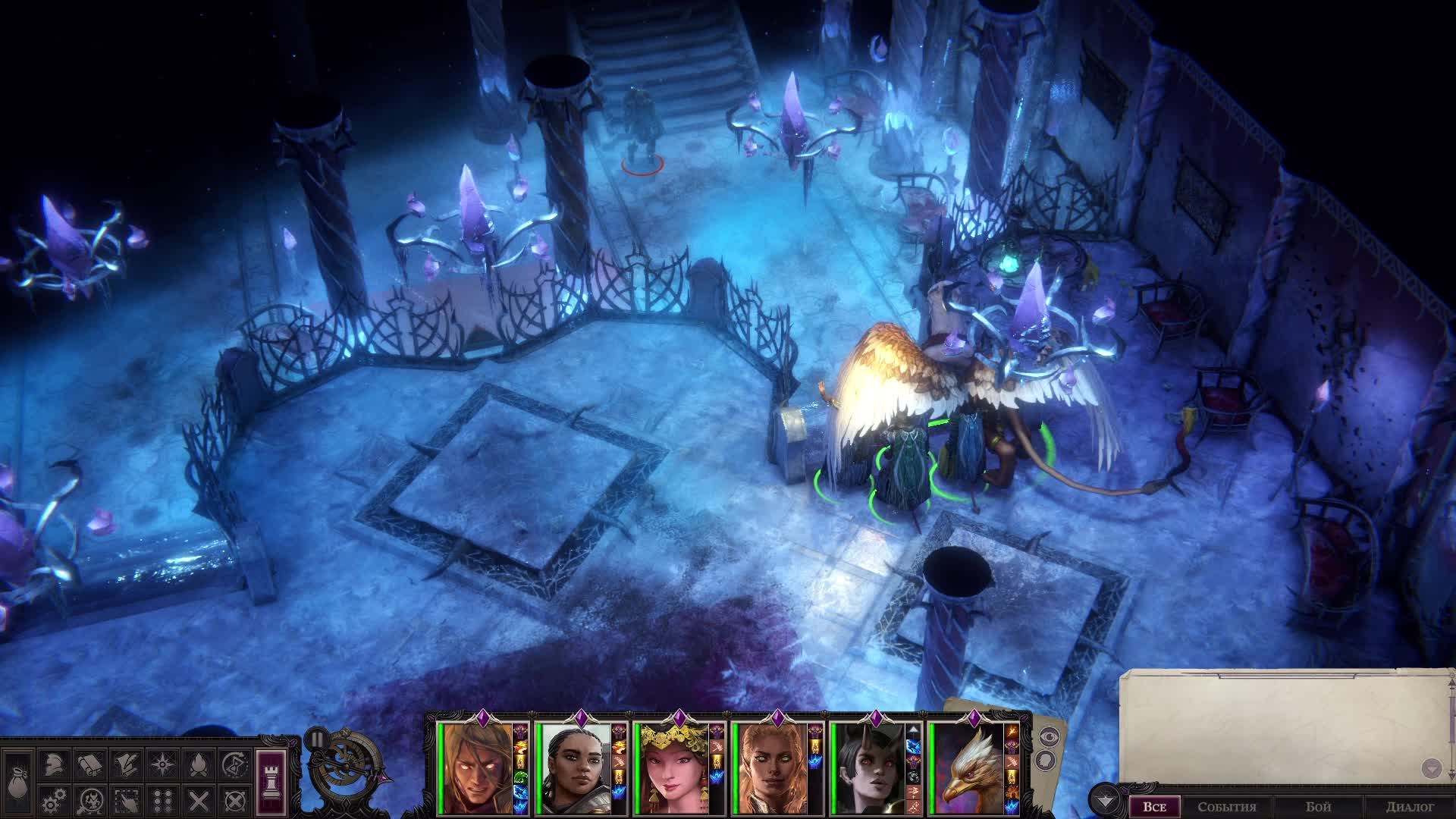This screenshot has height=819, width=1456.
Task: Open the spellbook scroll icon
Action: pos(89,764)
